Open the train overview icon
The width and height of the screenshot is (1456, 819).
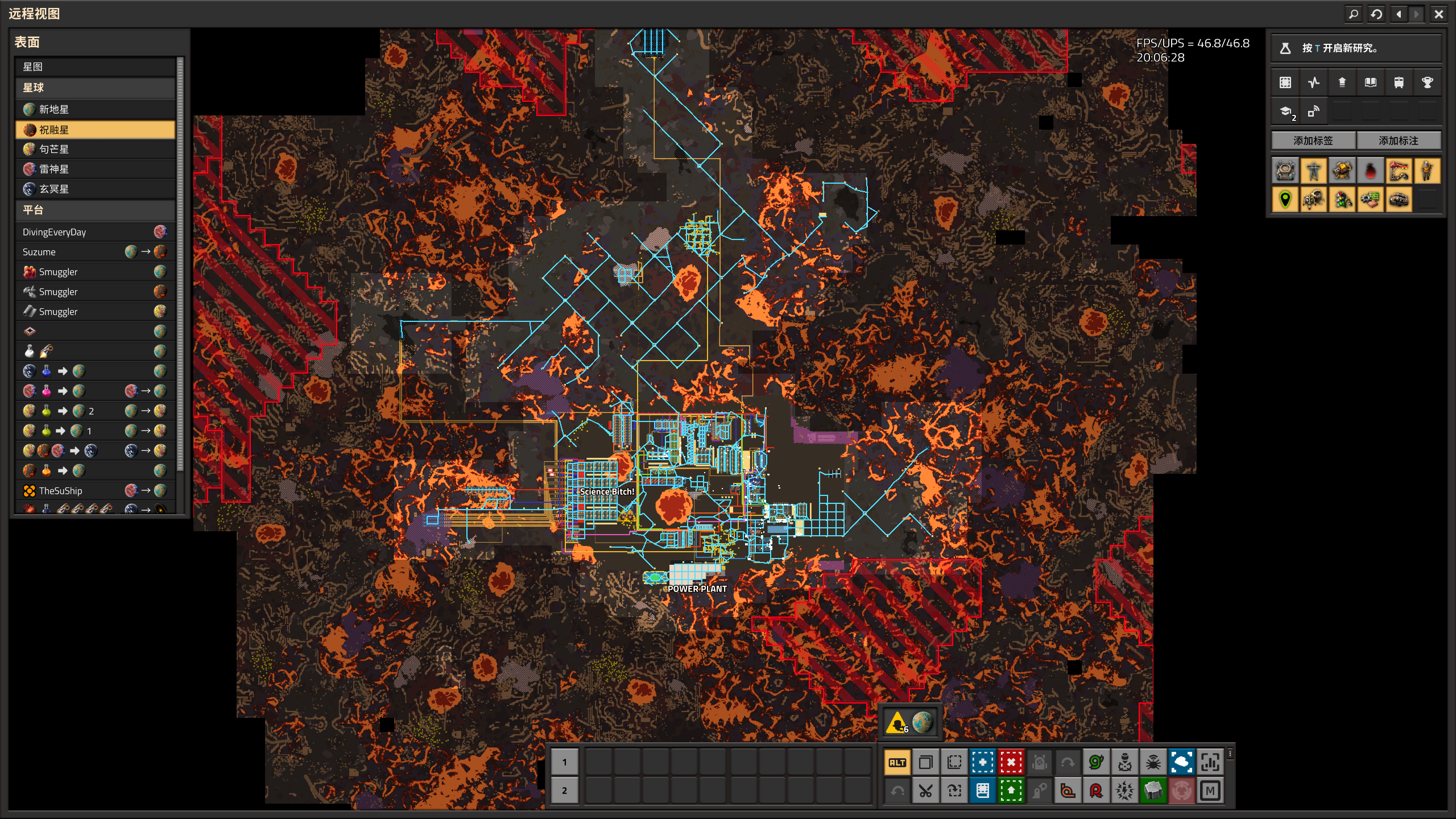point(1399,82)
